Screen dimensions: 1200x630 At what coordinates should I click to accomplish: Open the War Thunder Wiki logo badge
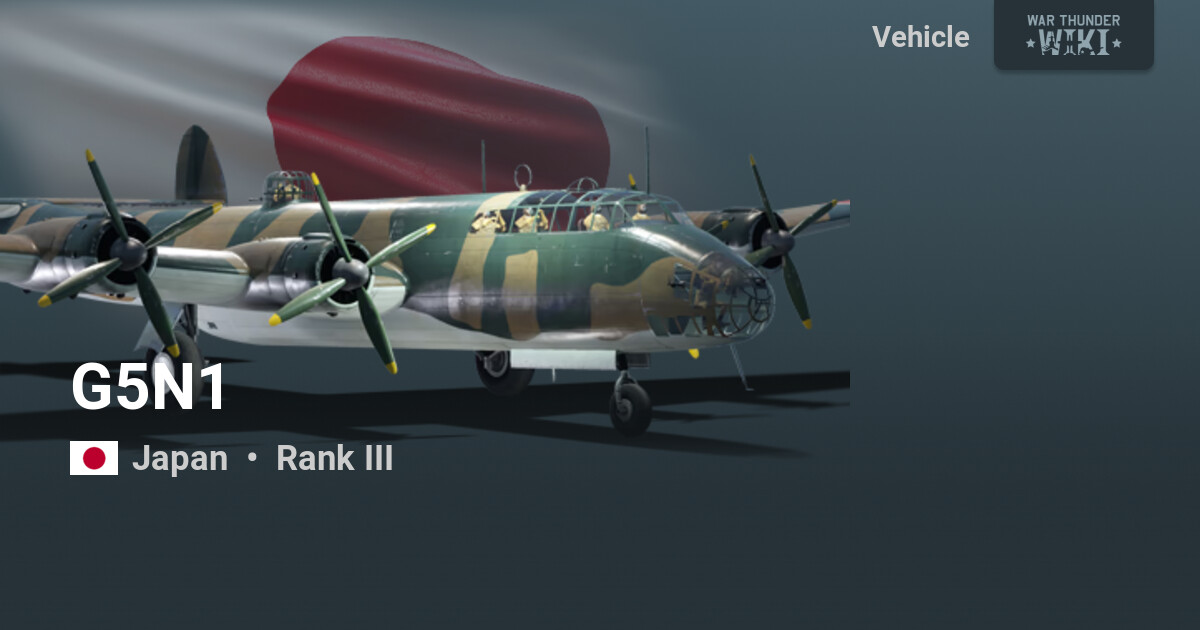pos(1073,34)
